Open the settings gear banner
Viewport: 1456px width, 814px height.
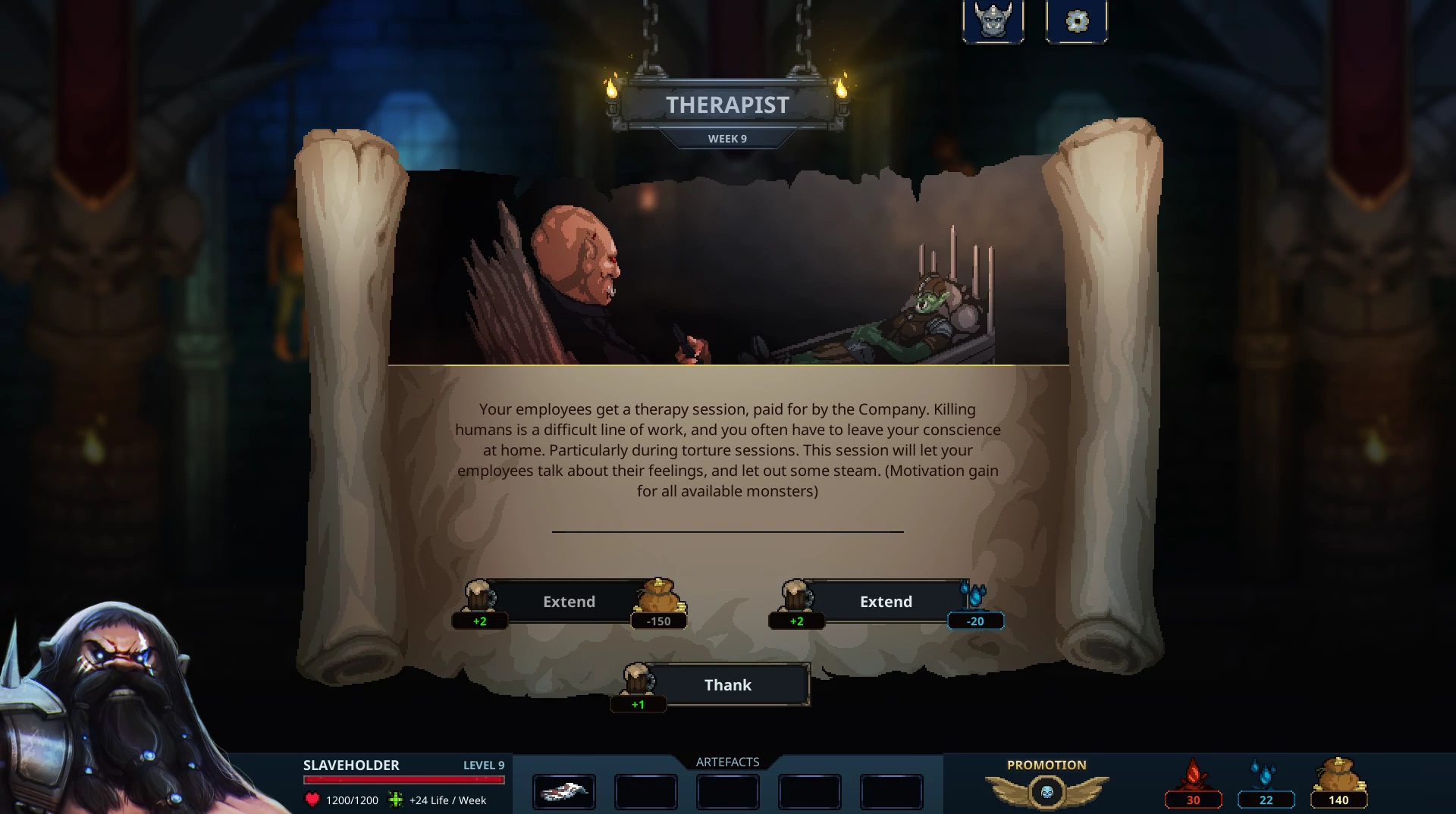(1076, 21)
